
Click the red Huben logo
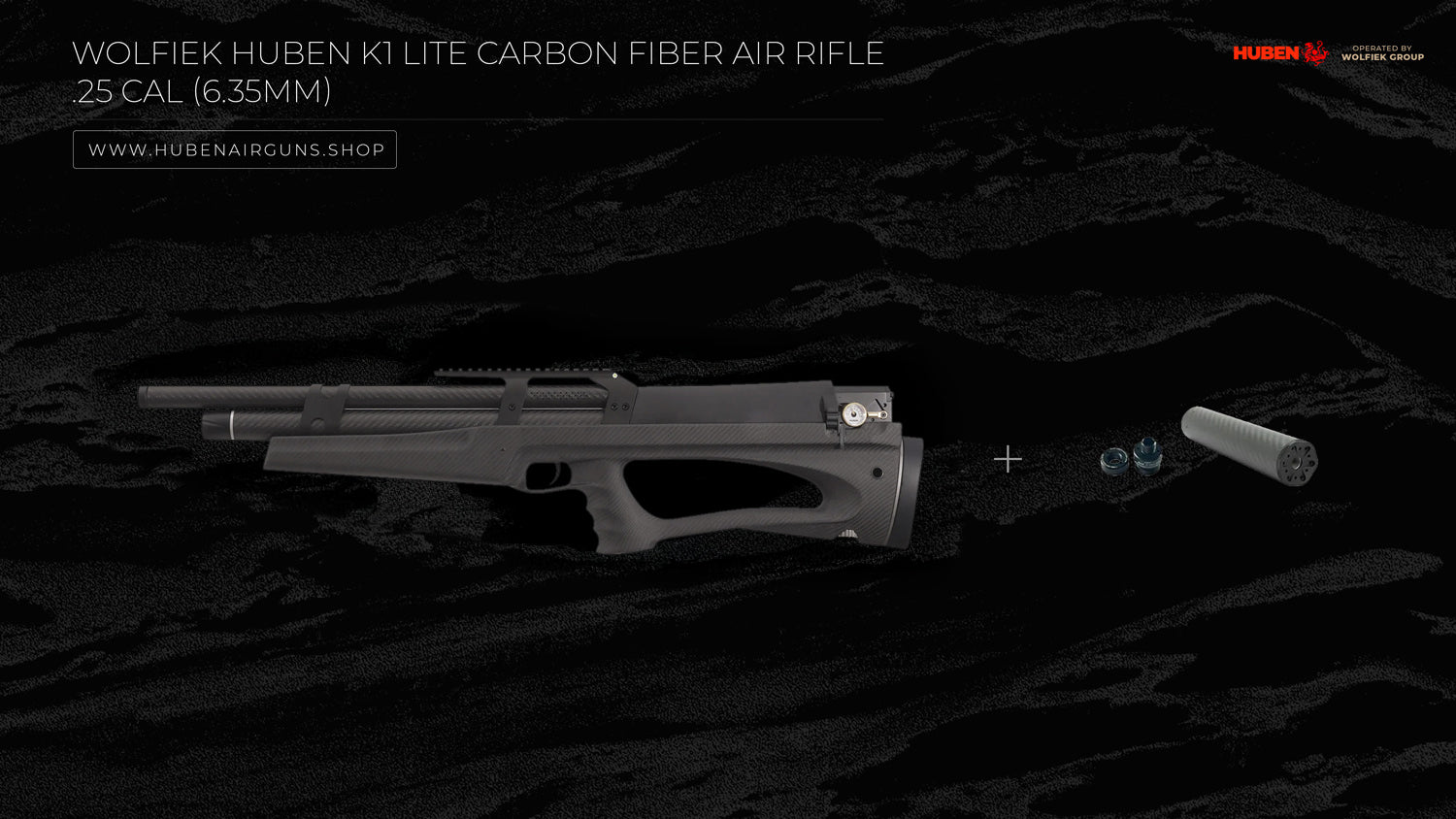point(1279,52)
